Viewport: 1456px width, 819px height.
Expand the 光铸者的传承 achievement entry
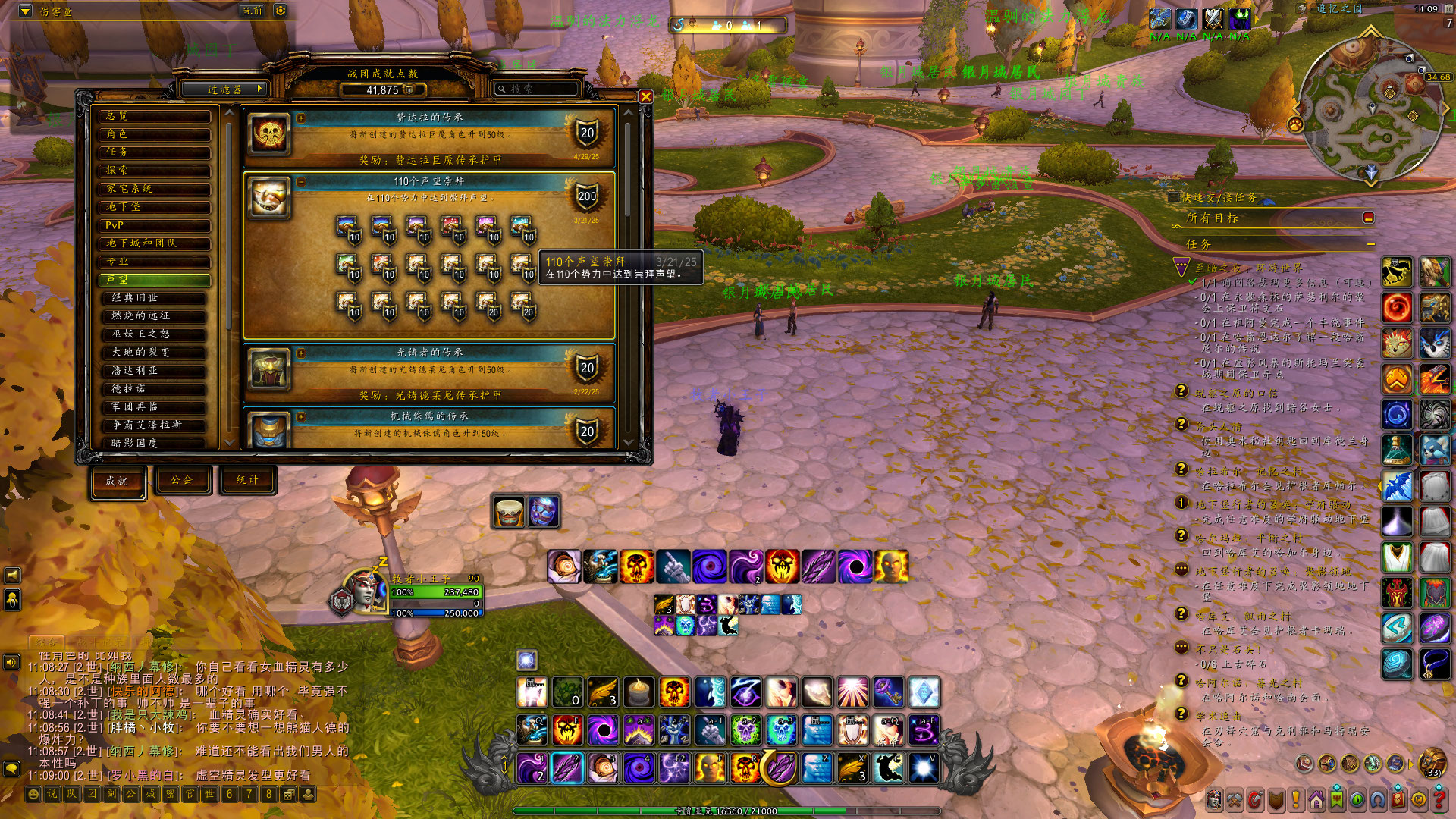pos(301,353)
